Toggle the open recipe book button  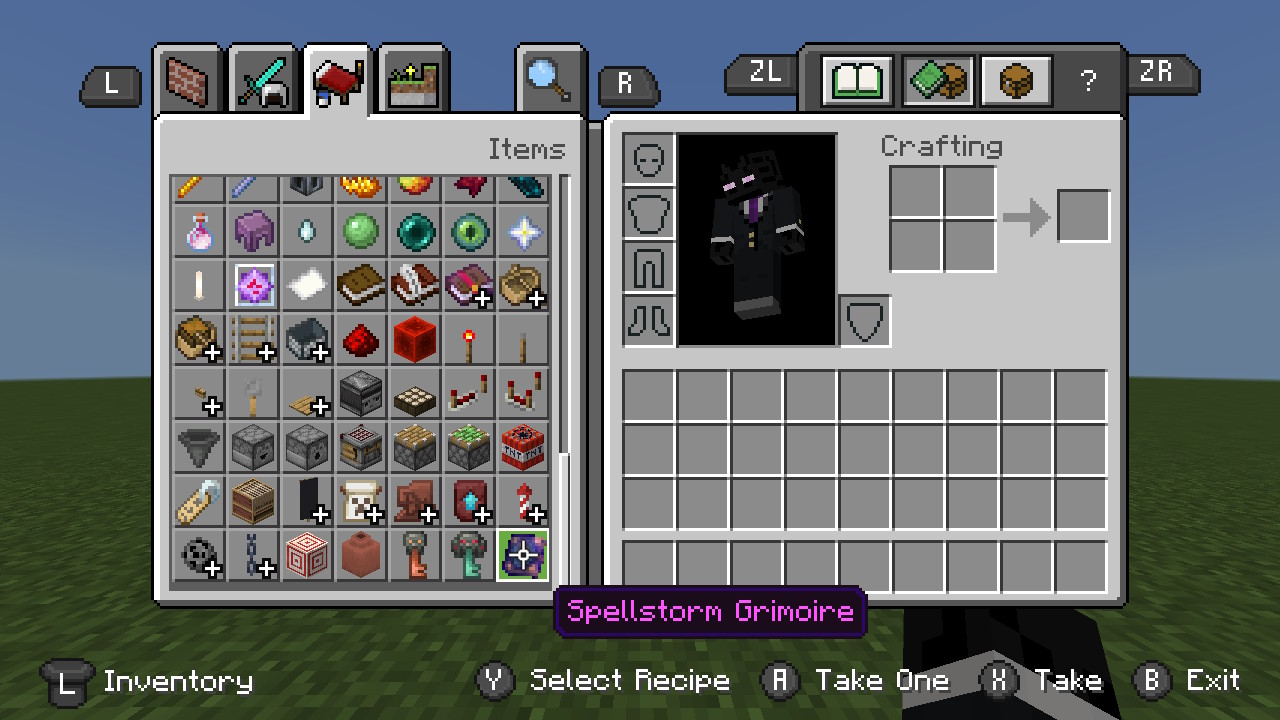[x=857, y=80]
